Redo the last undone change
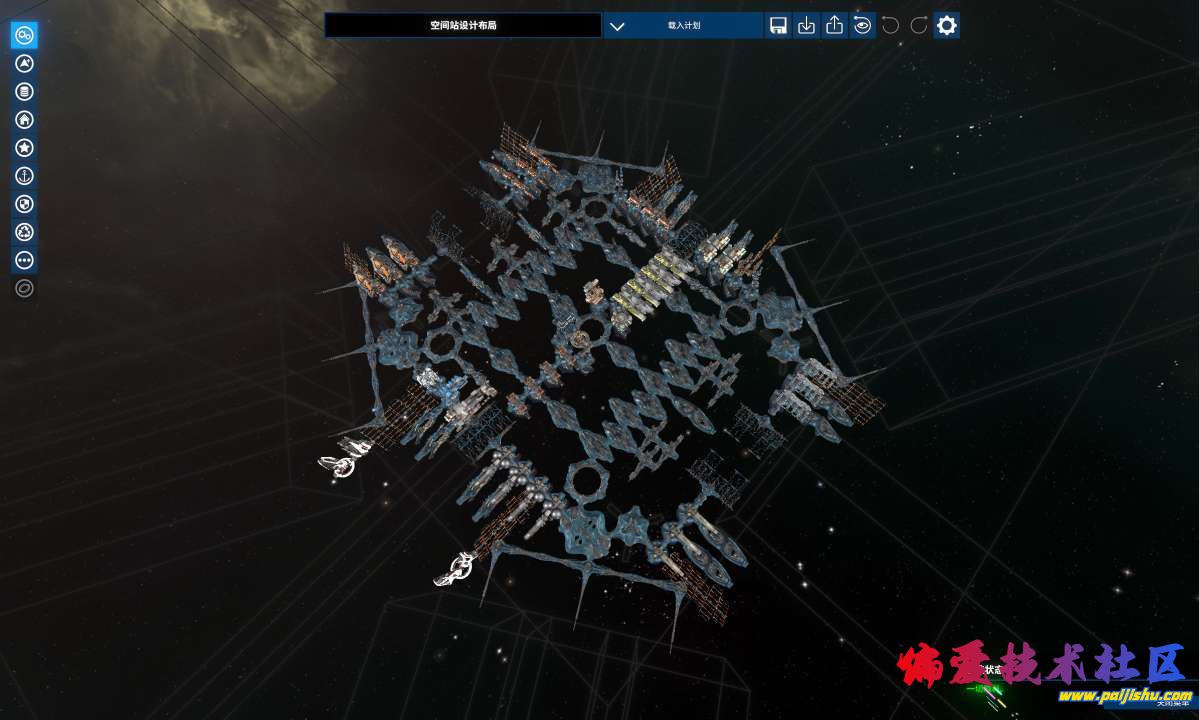The height and width of the screenshot is (720, 1199). (x=918, y=26)
